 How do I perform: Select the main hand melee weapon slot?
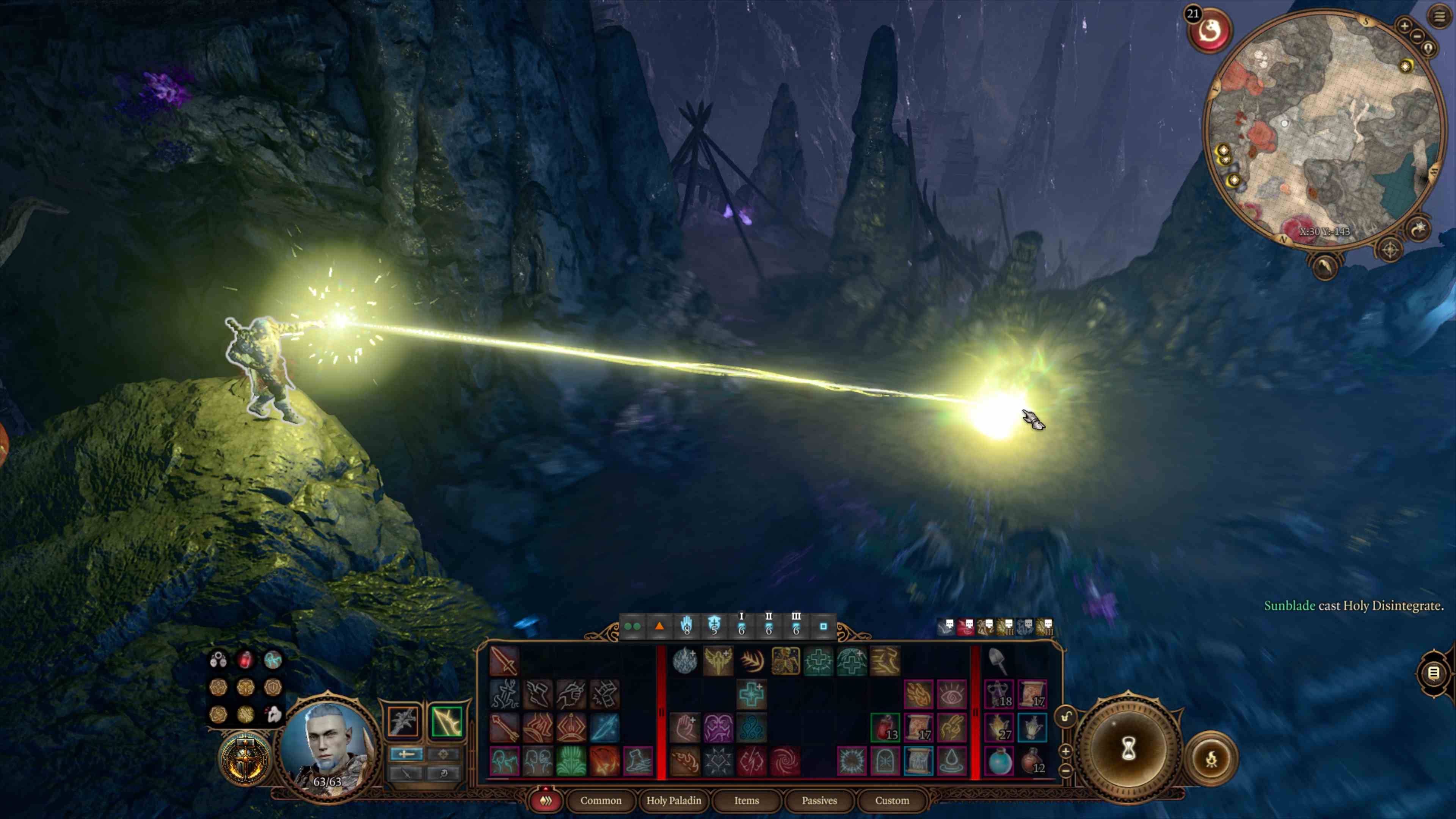coord(403,721)
